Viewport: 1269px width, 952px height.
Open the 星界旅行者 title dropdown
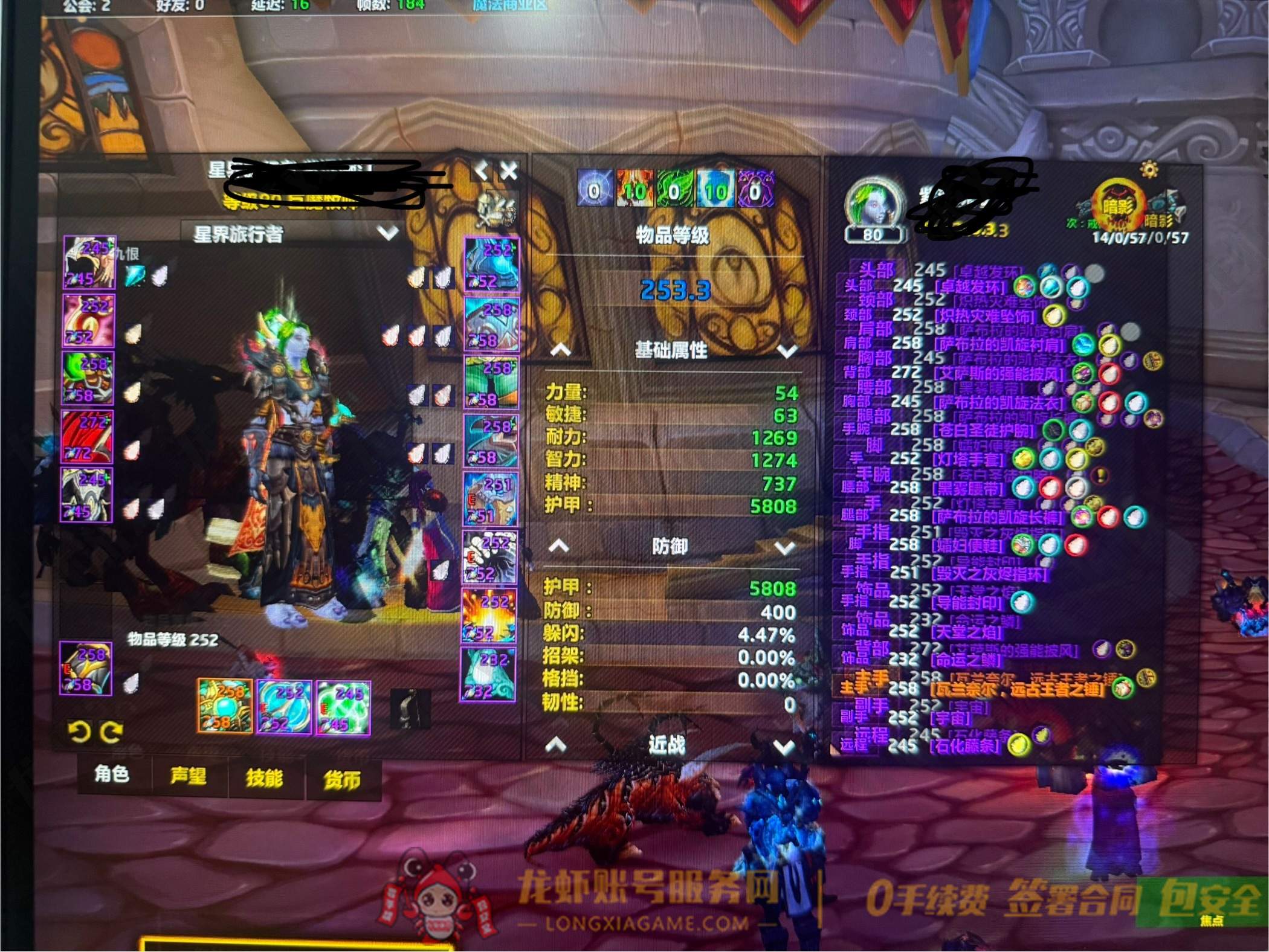(387, 233)
